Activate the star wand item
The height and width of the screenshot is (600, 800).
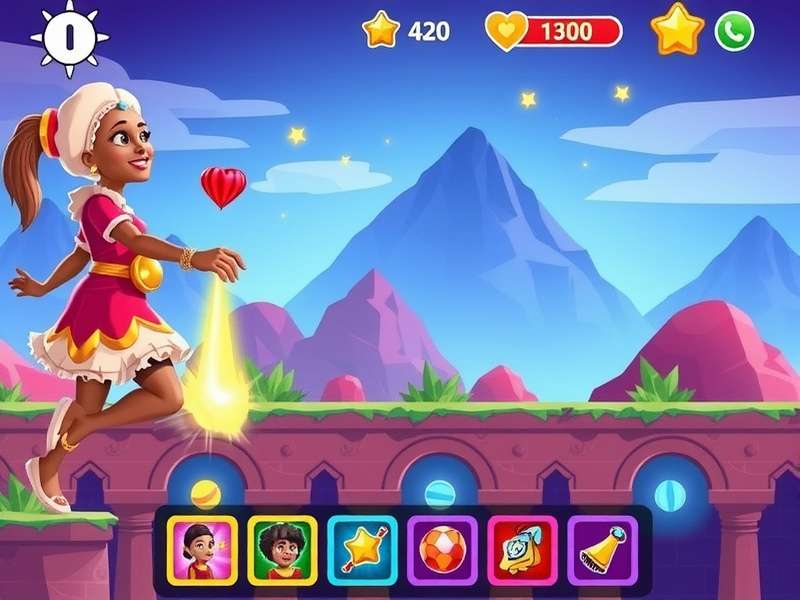[x=362, y=550]
